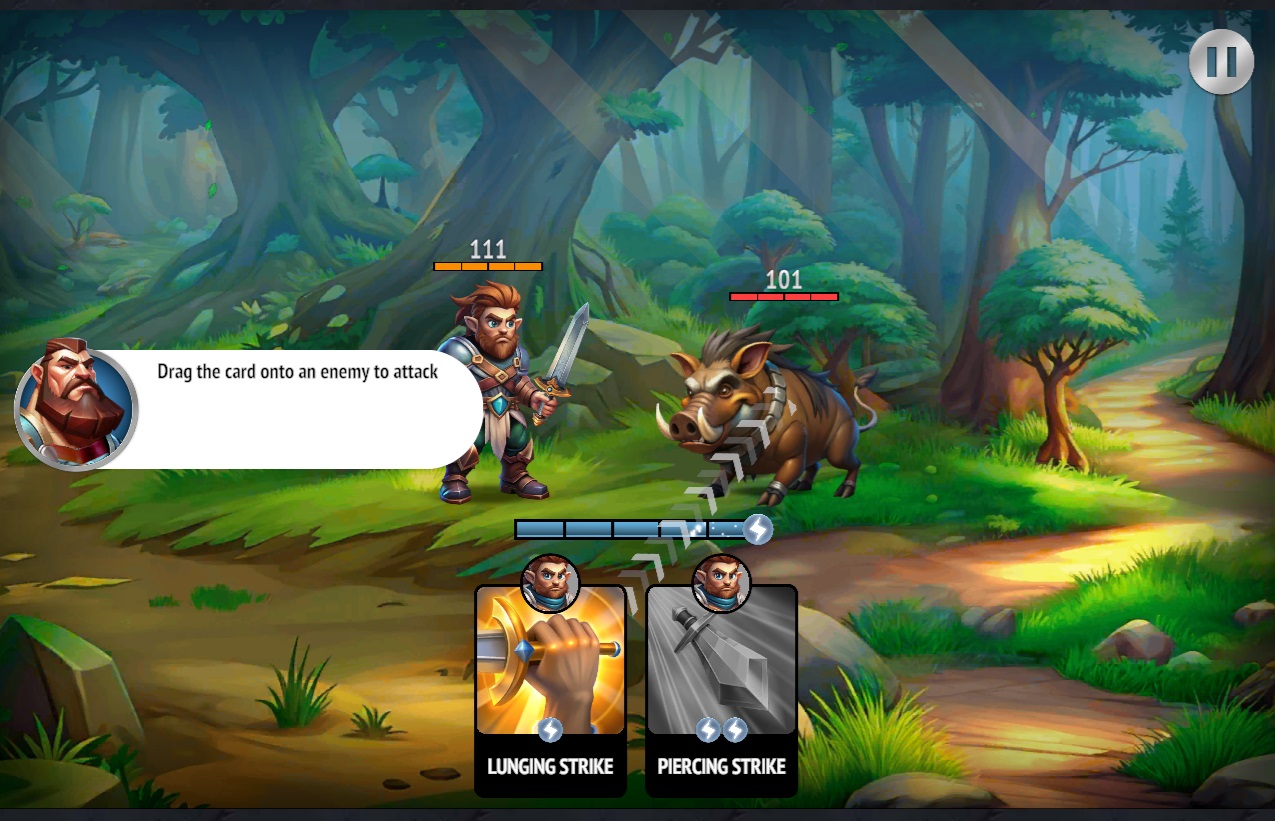Pause the game with the pause button
Viewport: 1275px width, 821px height.
[x=1221, y=62]
